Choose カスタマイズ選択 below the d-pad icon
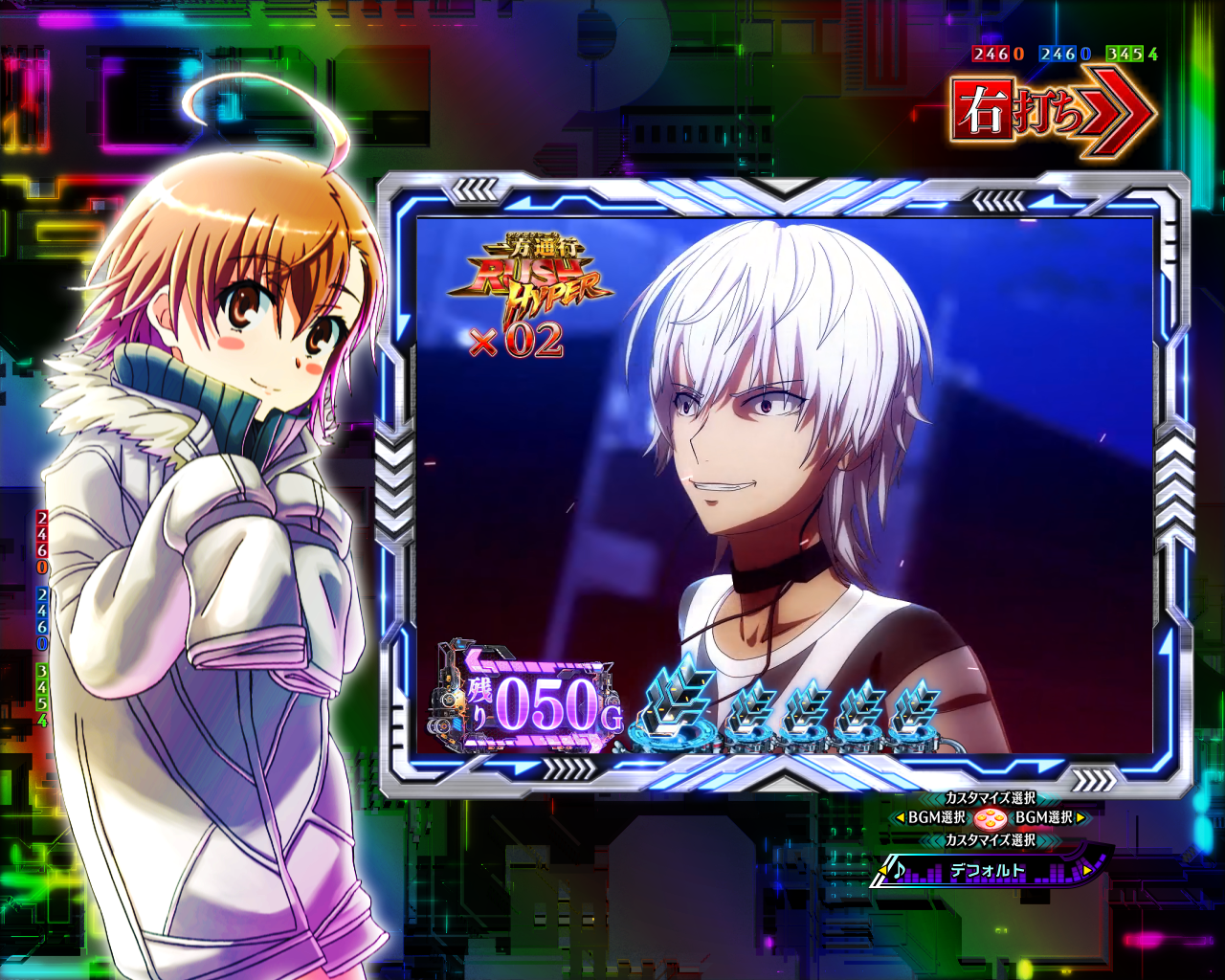 point(990,840)
